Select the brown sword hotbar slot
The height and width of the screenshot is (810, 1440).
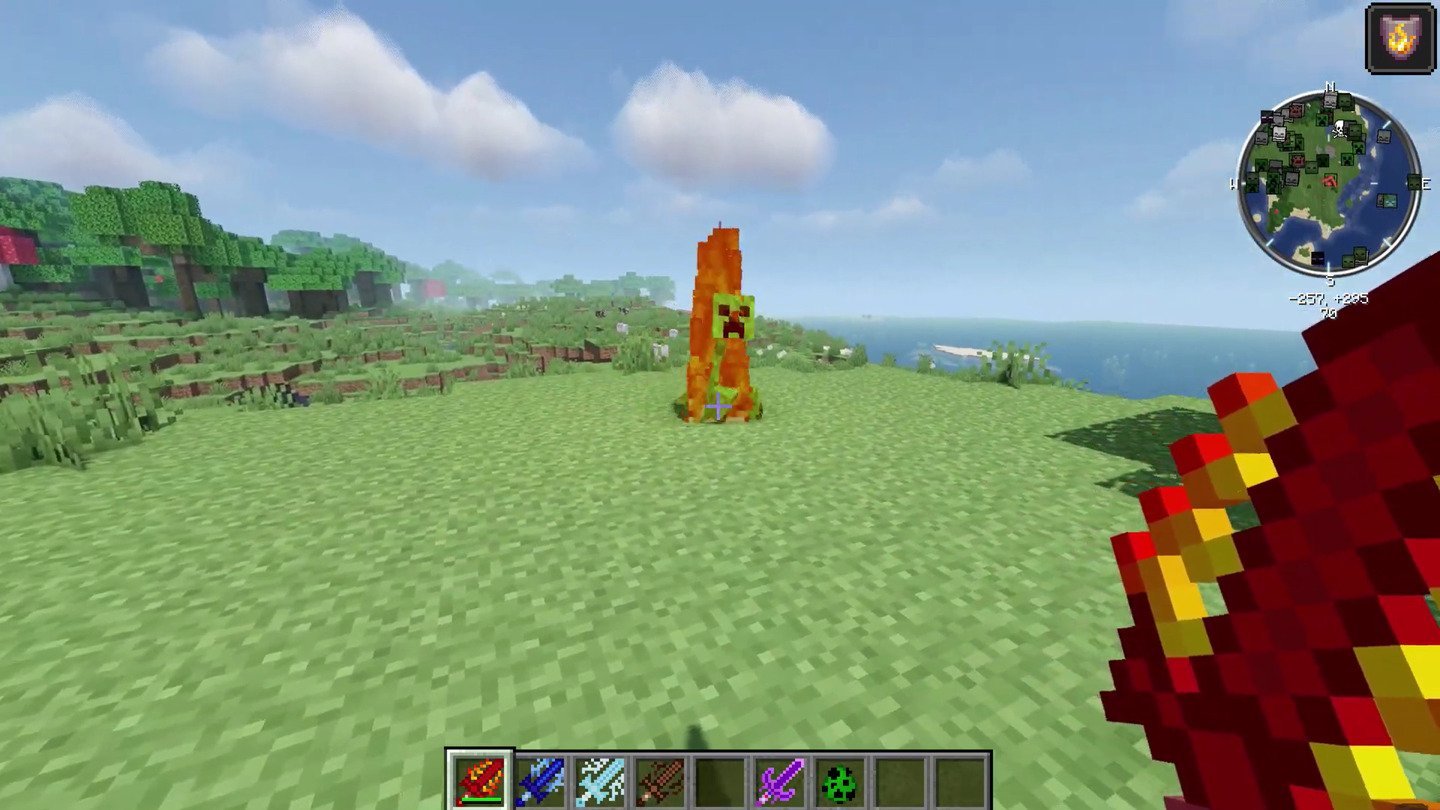tap(660, 781)
